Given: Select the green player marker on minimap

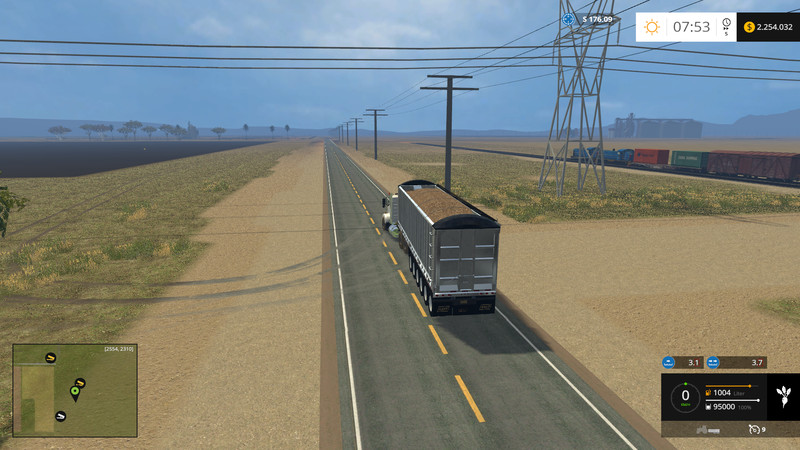Looking at the screenshot, I should click(x=74, y=390).
